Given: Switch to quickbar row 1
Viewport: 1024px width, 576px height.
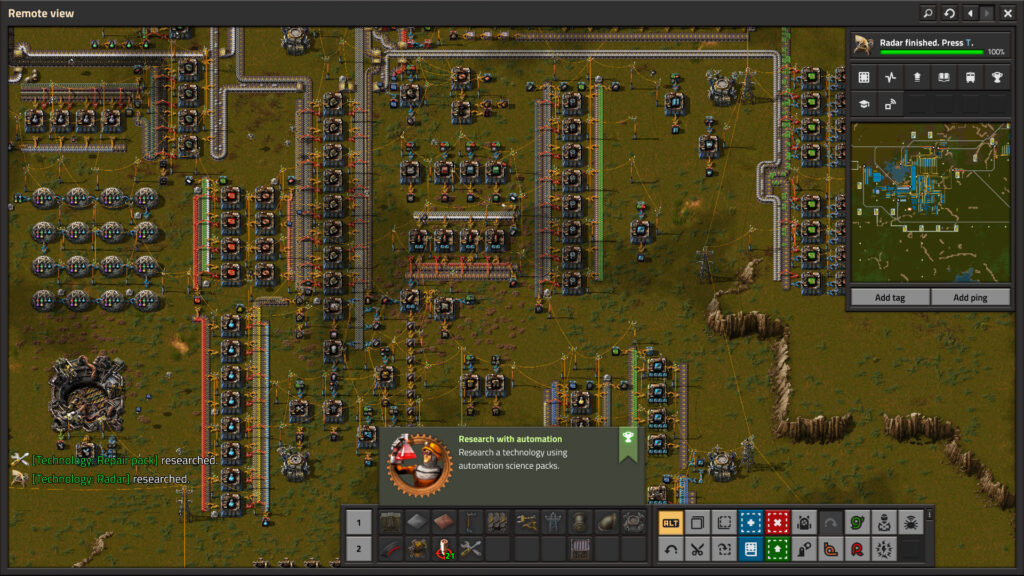Looking at the screenshot, I should pos(359,522).
